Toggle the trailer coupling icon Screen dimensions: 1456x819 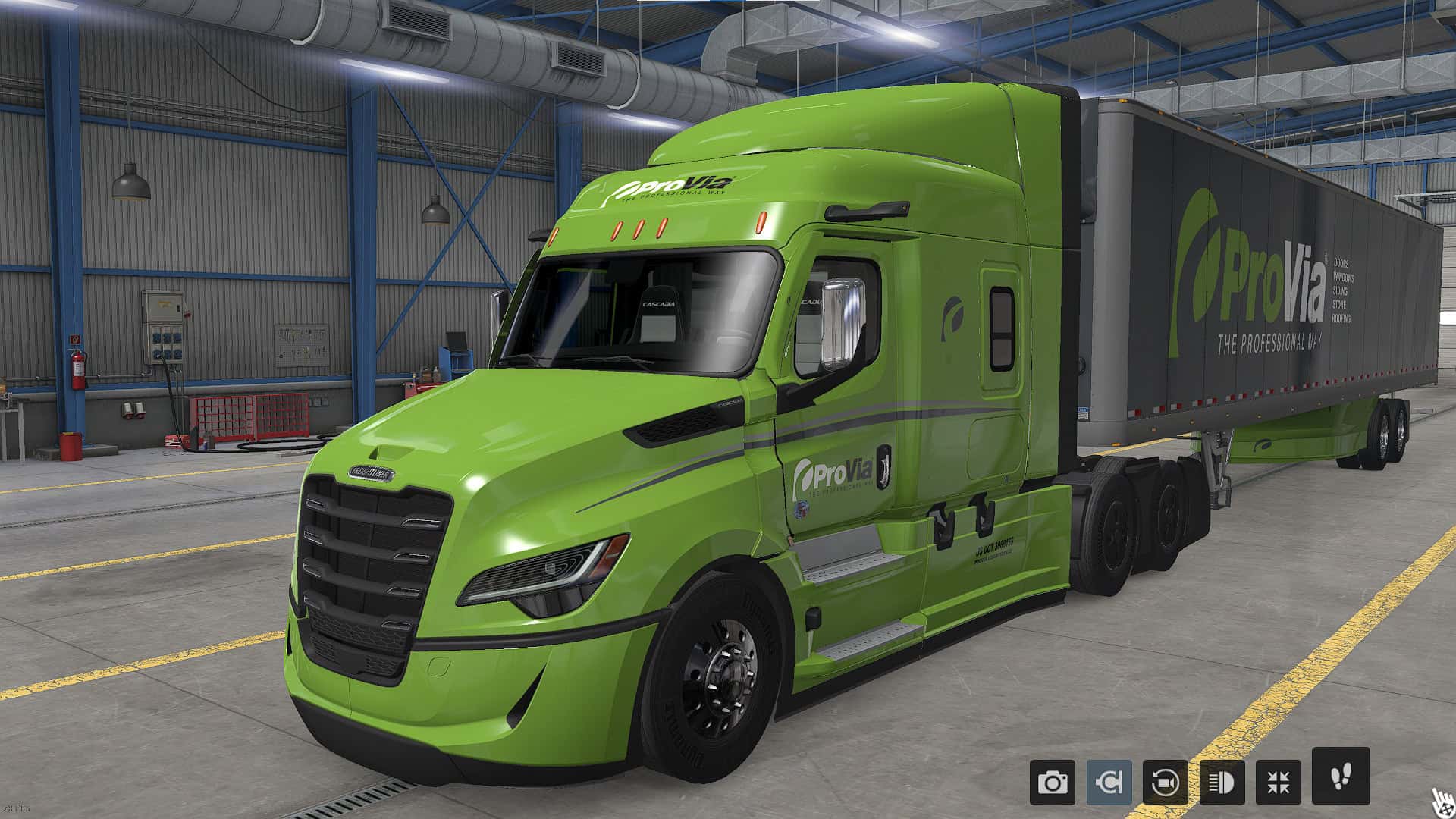point(1109,782)
